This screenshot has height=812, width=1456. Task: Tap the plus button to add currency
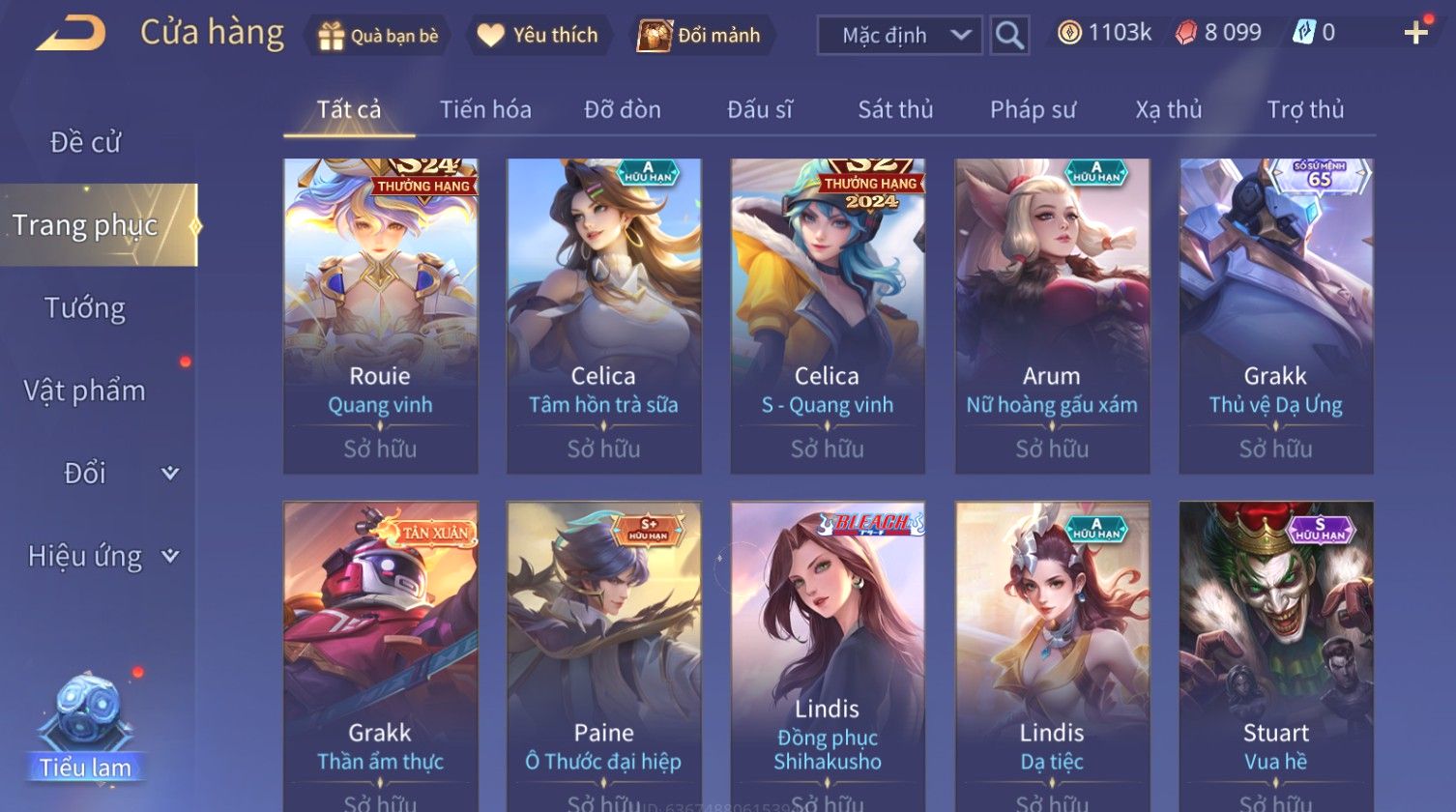[x=1415, y=34]
